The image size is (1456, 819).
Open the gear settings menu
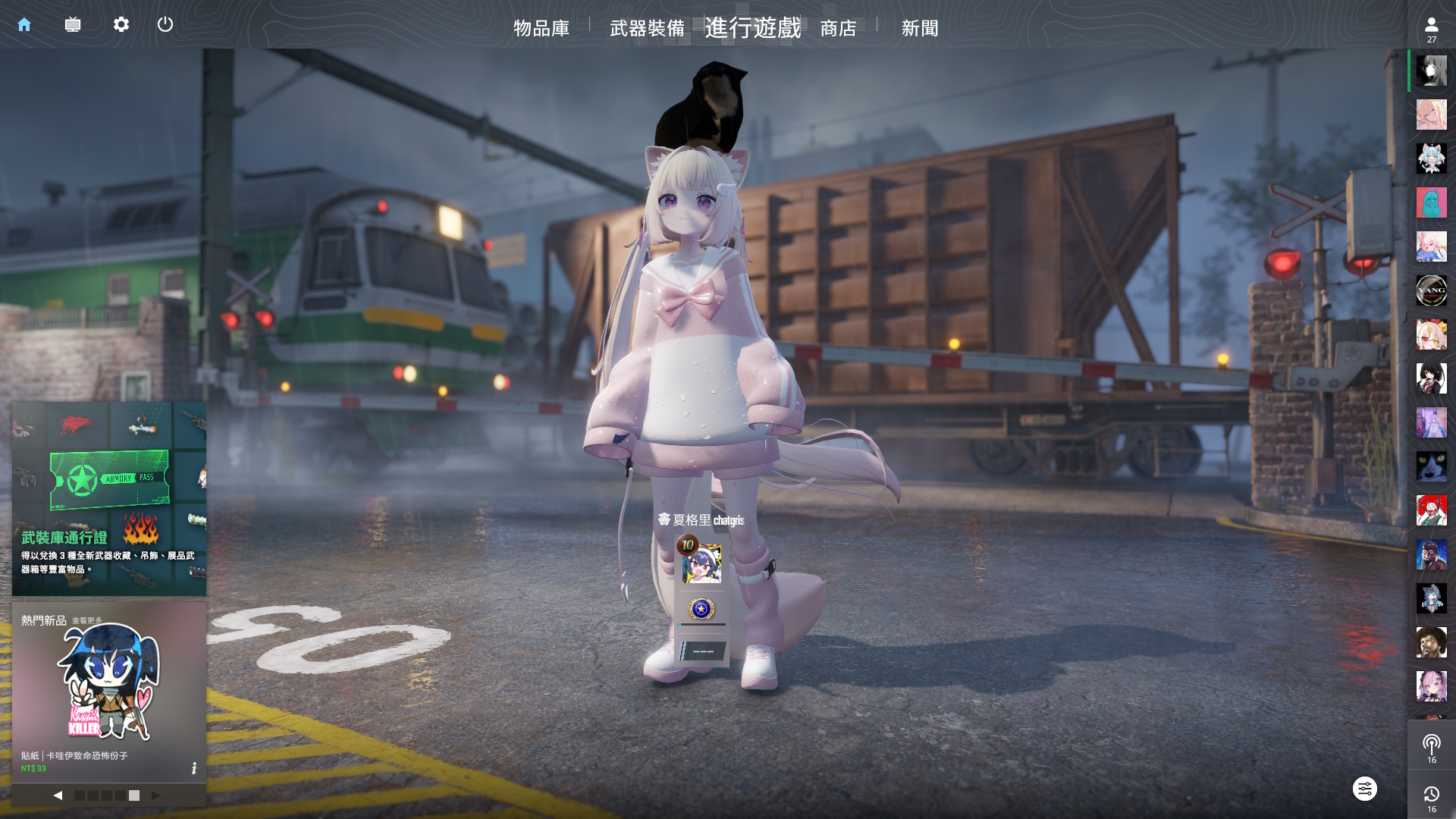(x=121, y=25)
